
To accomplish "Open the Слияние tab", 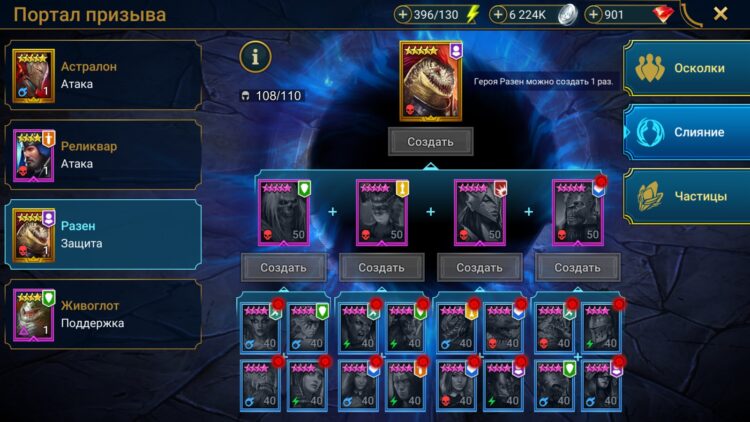I will pos(688,132).
